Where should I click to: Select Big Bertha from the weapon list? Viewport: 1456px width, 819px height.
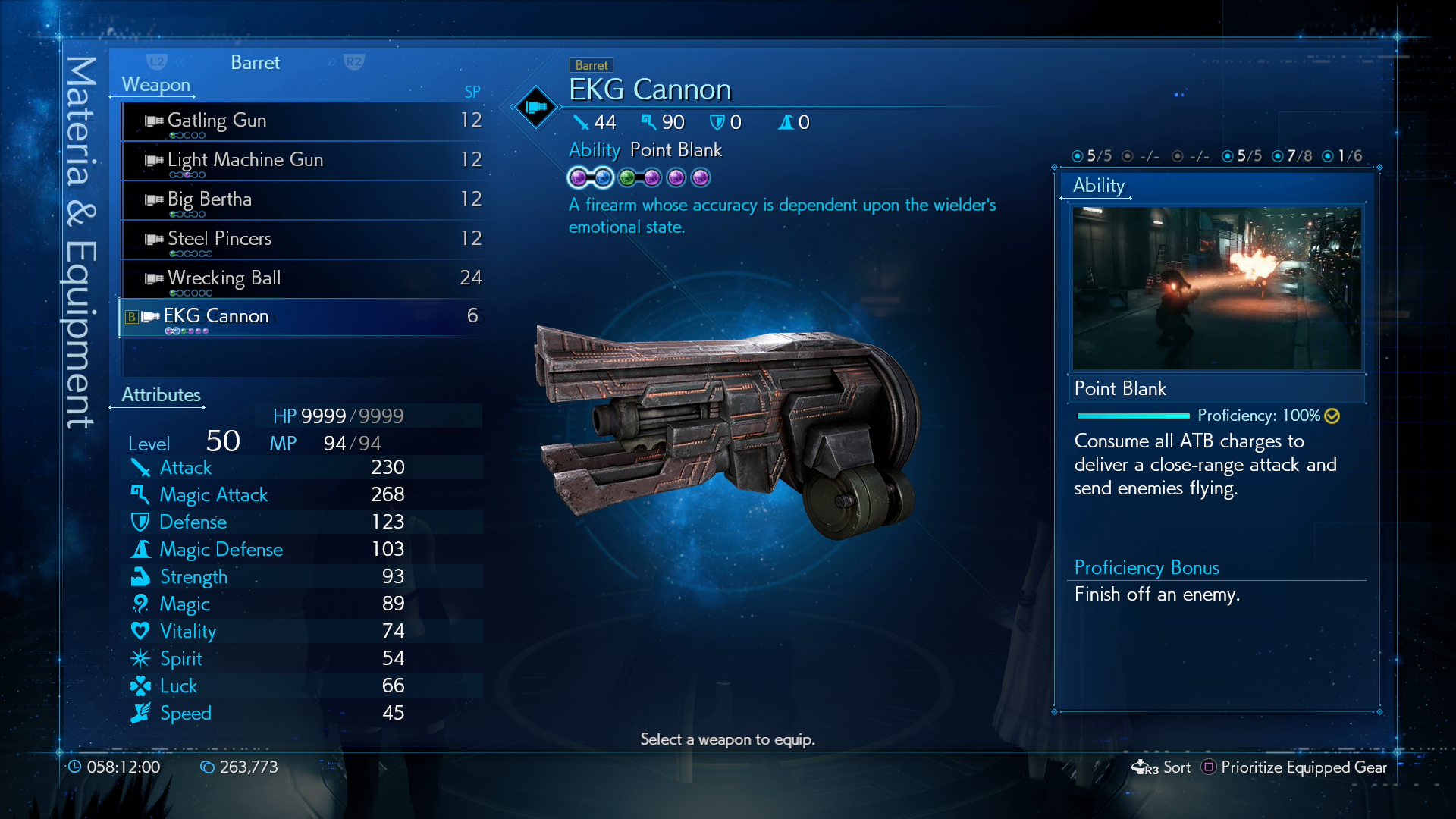(303, 199)
